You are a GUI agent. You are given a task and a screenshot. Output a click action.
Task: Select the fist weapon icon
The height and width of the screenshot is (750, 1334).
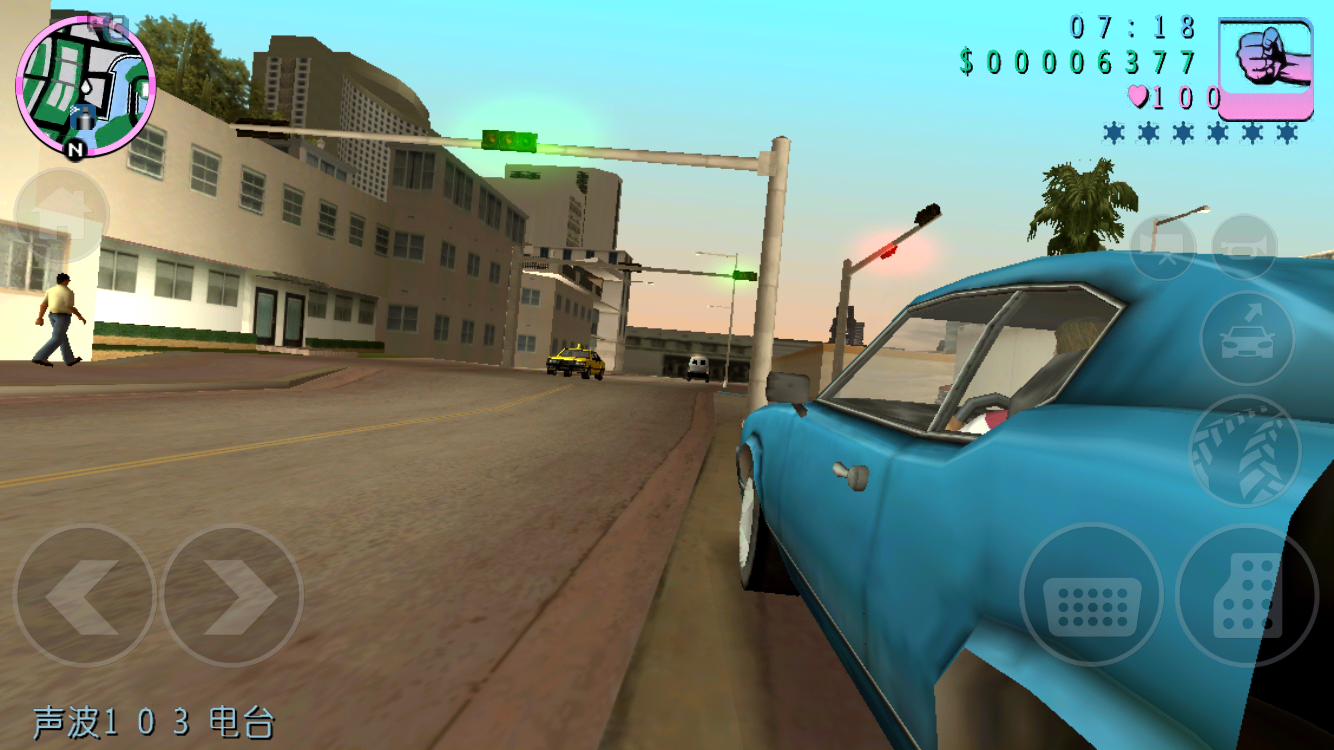(1265, 68)
